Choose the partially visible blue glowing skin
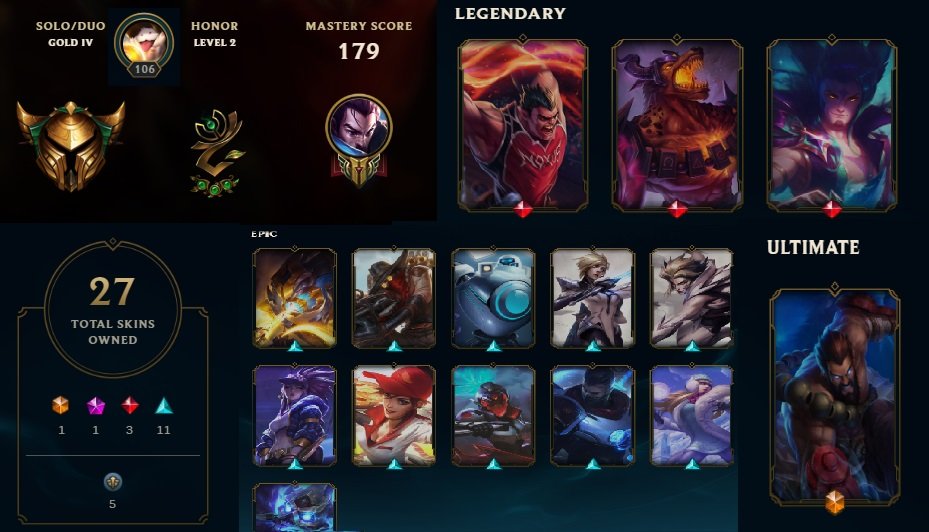The image size is (929, 532). (294, 507)
